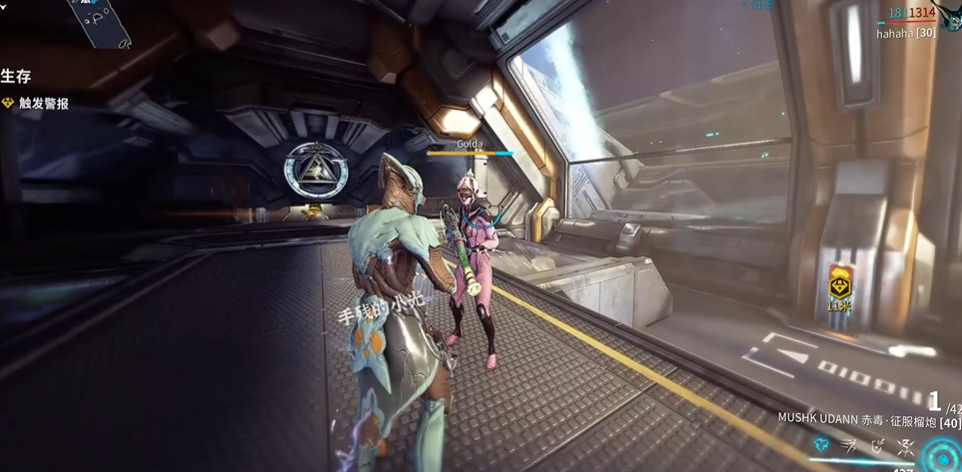
Task: Select the 生存 mission type label
Action: pyautogui.click(x=14, y=76)
